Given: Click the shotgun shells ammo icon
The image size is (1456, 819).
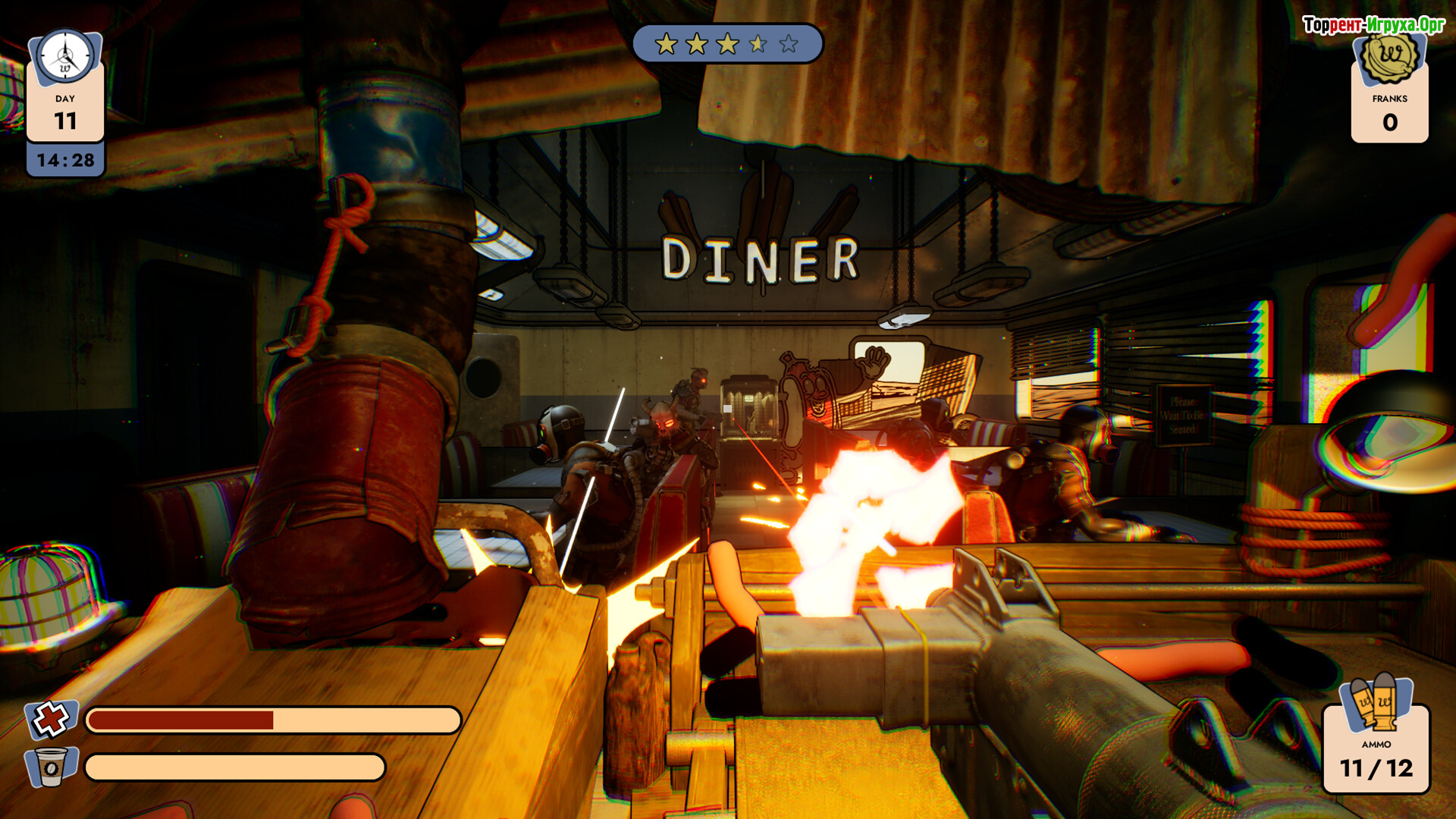Looking at the screenshot, I should pos(1376,702).
